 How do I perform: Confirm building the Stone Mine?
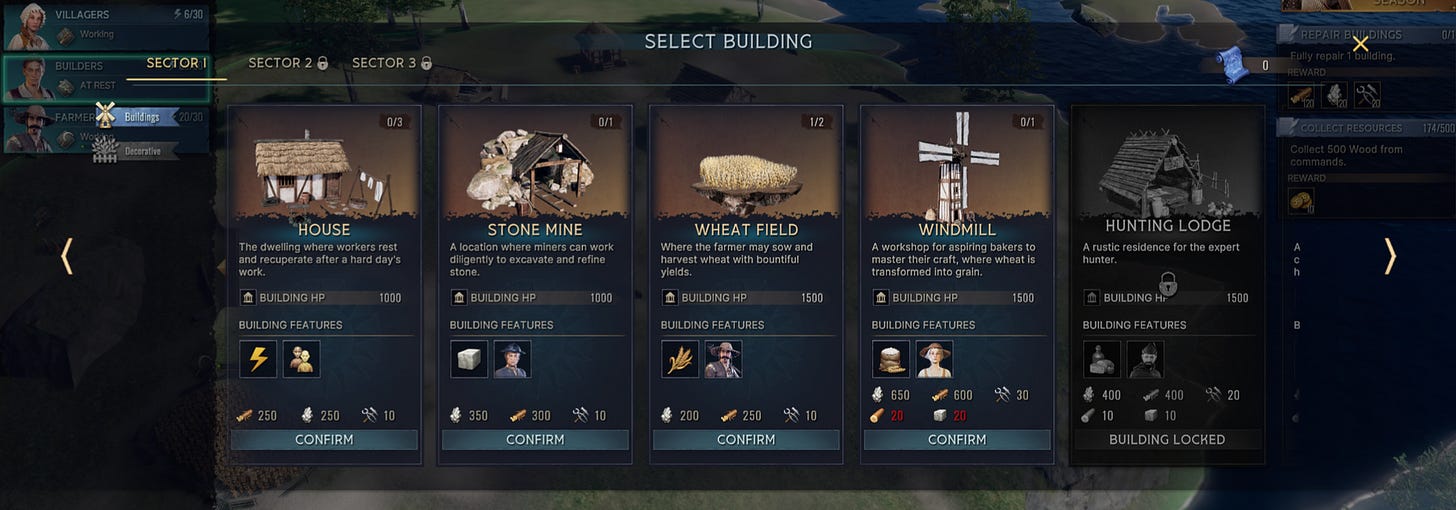click(535, 440)
